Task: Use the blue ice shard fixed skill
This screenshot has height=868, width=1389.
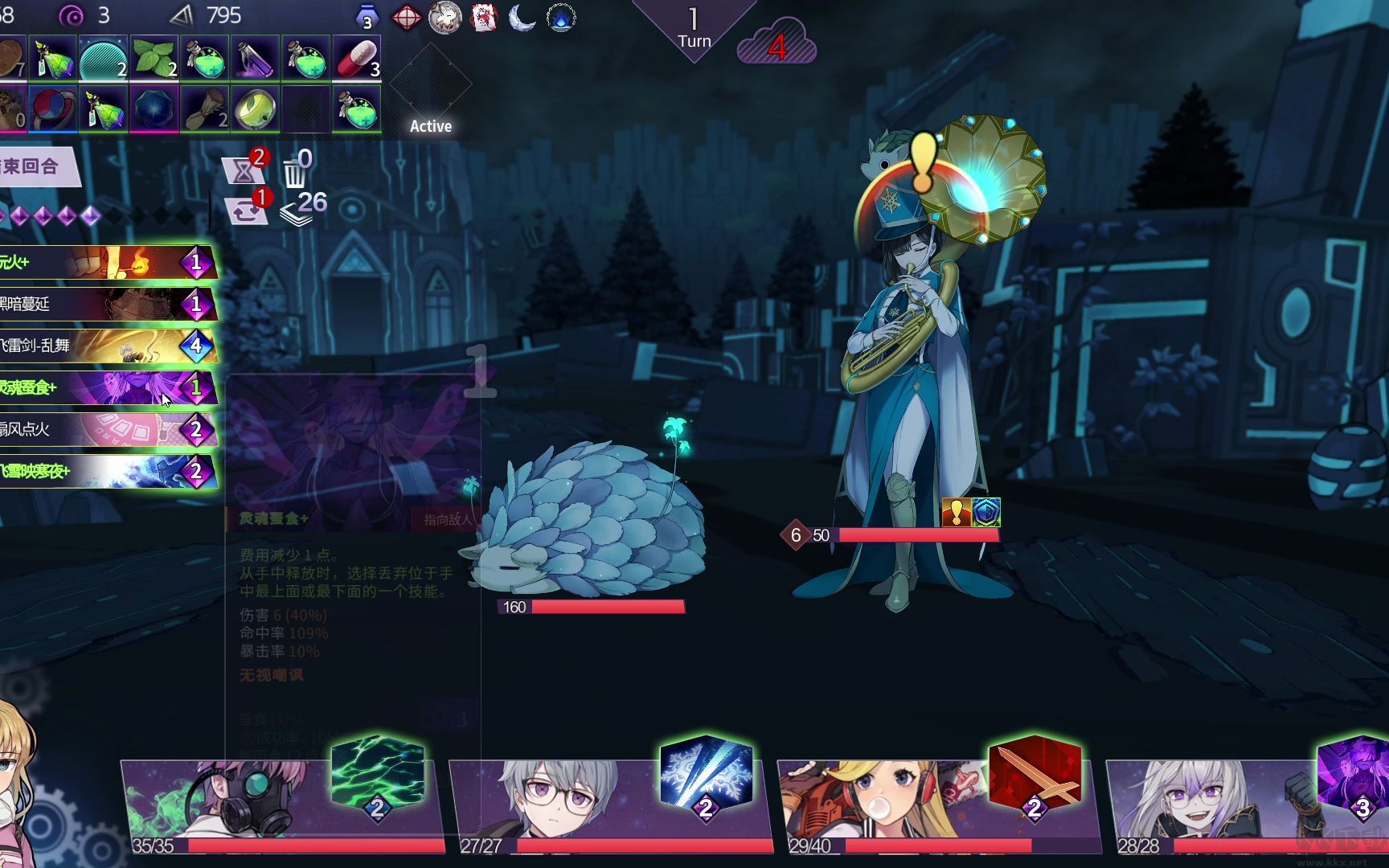Action: point(706,773)
